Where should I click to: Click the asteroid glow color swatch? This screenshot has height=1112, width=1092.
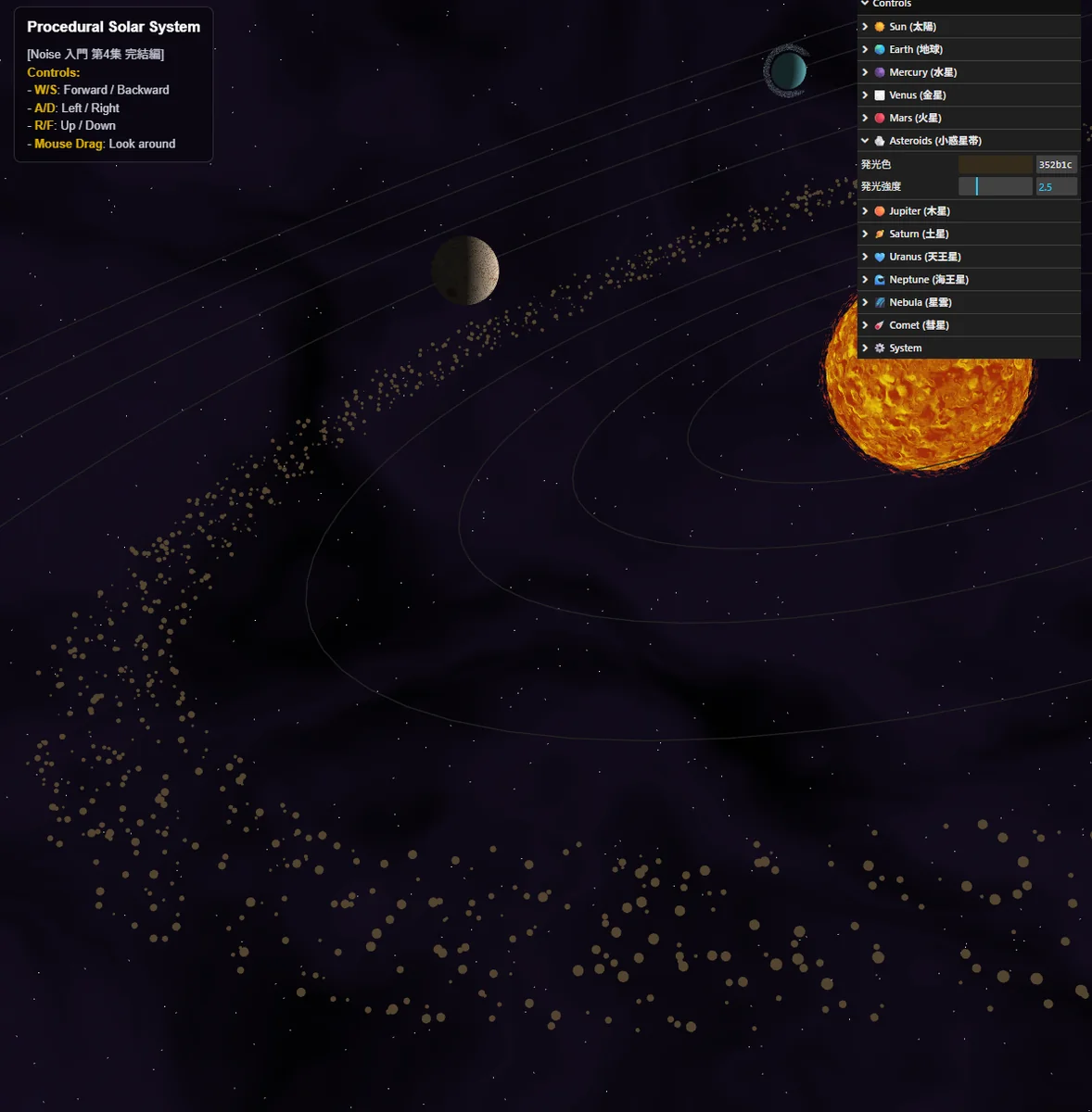tap(995, 164)
